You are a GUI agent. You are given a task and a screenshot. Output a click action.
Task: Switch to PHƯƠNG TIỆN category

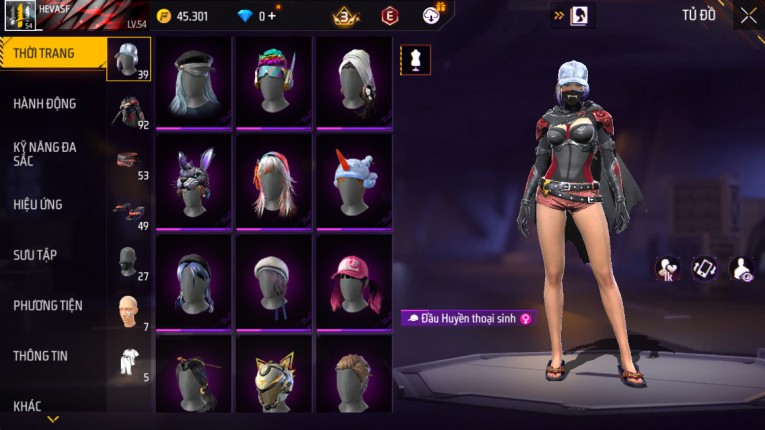[48, 306]
